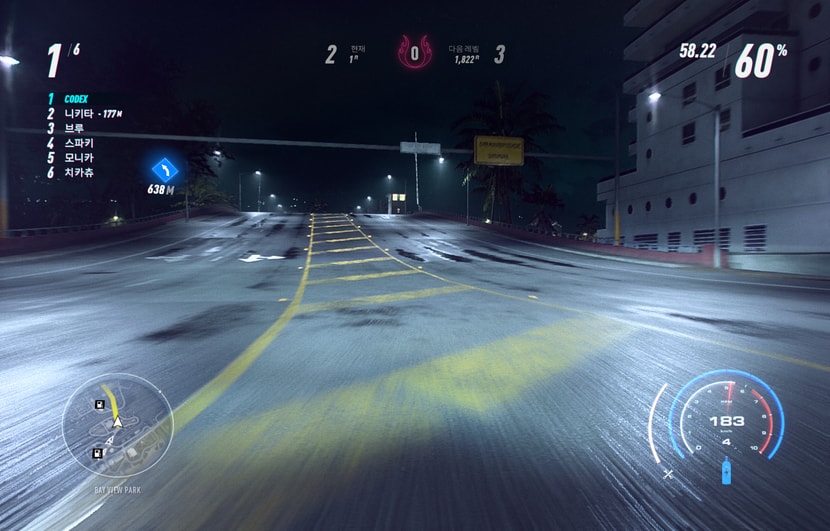The width and height of the screenshot is (830, 531).
Task: Select racer 치카츄 in the standings
Action: 78,172
